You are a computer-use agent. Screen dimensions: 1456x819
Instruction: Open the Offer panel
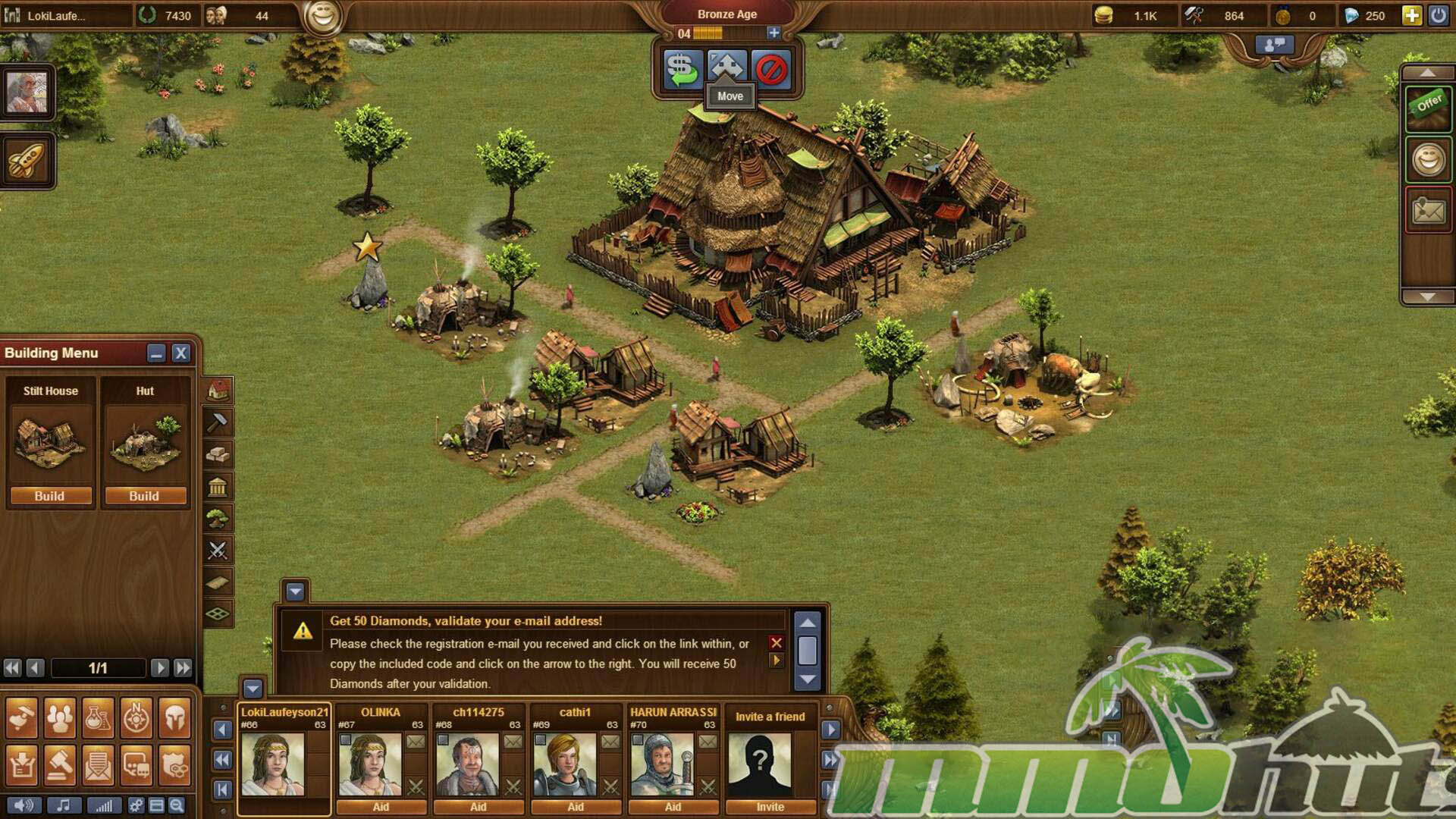pyautogui.click(x=1428, y=107)
